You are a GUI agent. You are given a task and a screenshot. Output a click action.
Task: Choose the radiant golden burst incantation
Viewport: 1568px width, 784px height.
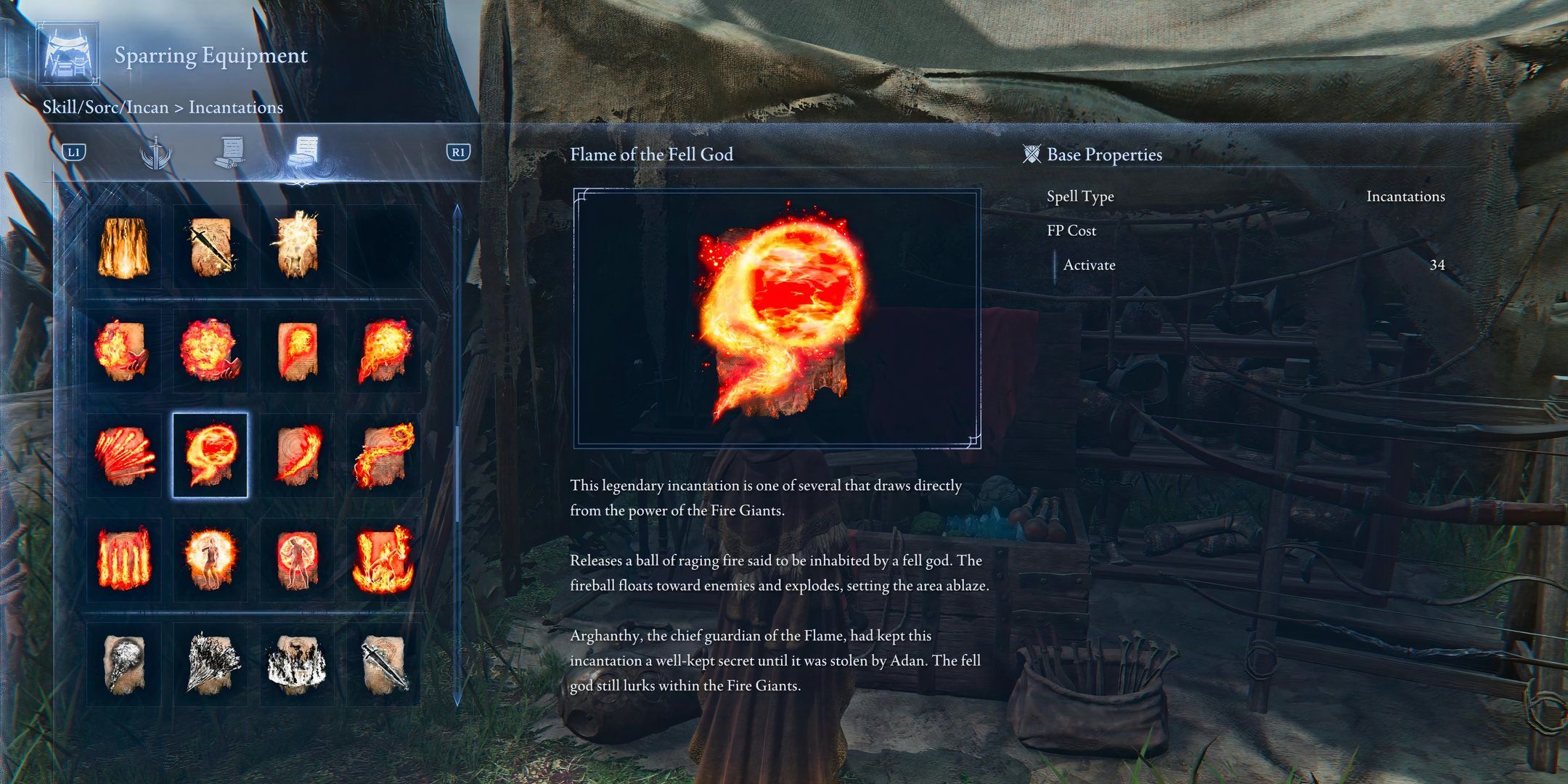[x=296, y=247]
